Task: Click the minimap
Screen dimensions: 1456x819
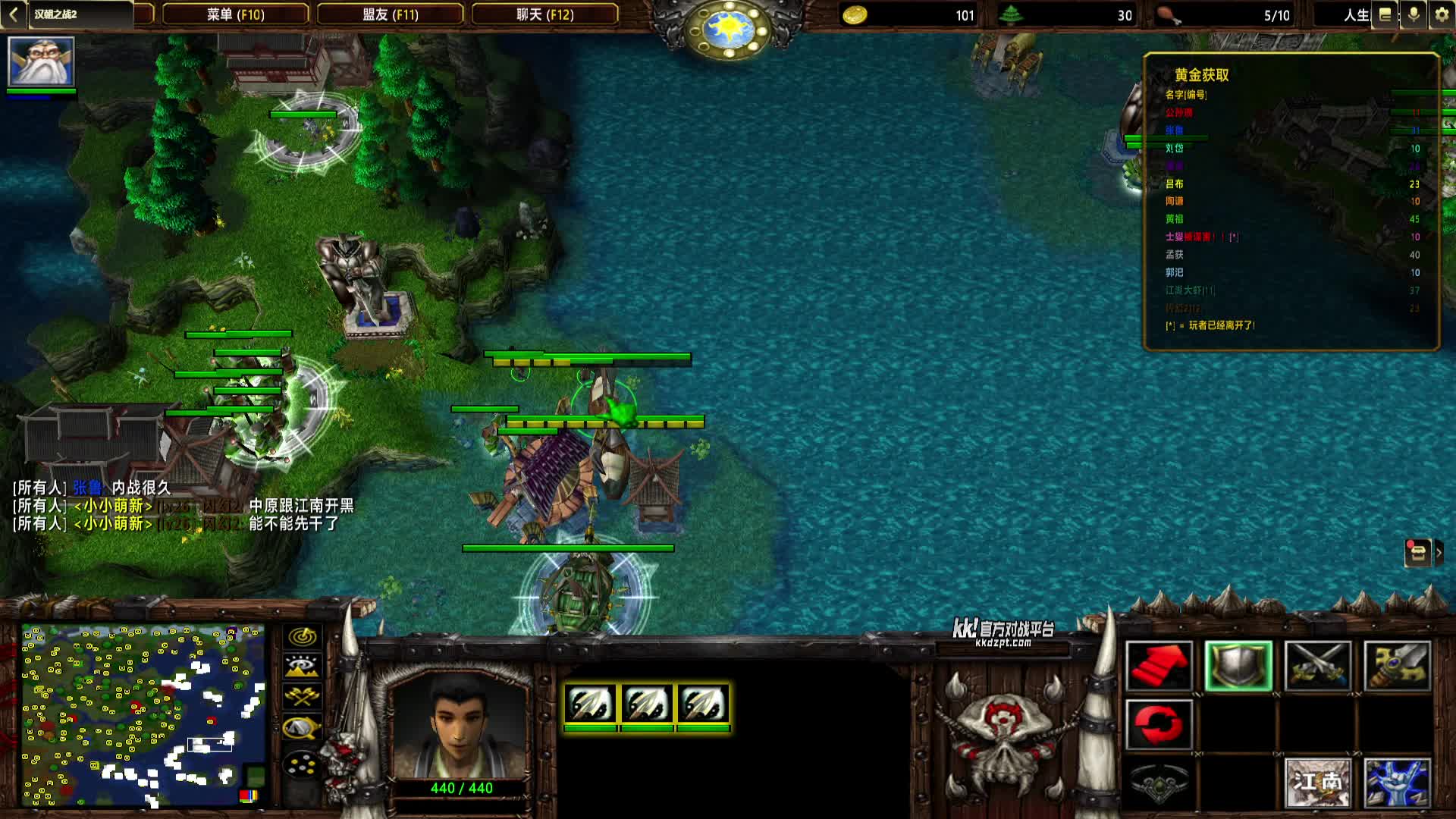Action: (x=143, y=715)
